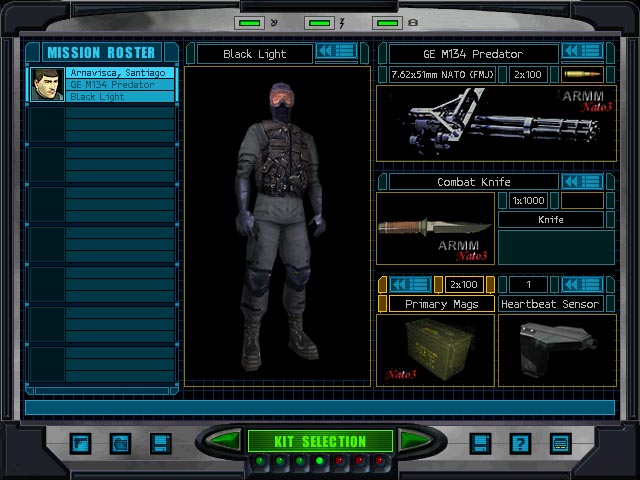This screenshot has width=640, height=480.
Task: Open the help question mark button
Action: coord(519,443)
